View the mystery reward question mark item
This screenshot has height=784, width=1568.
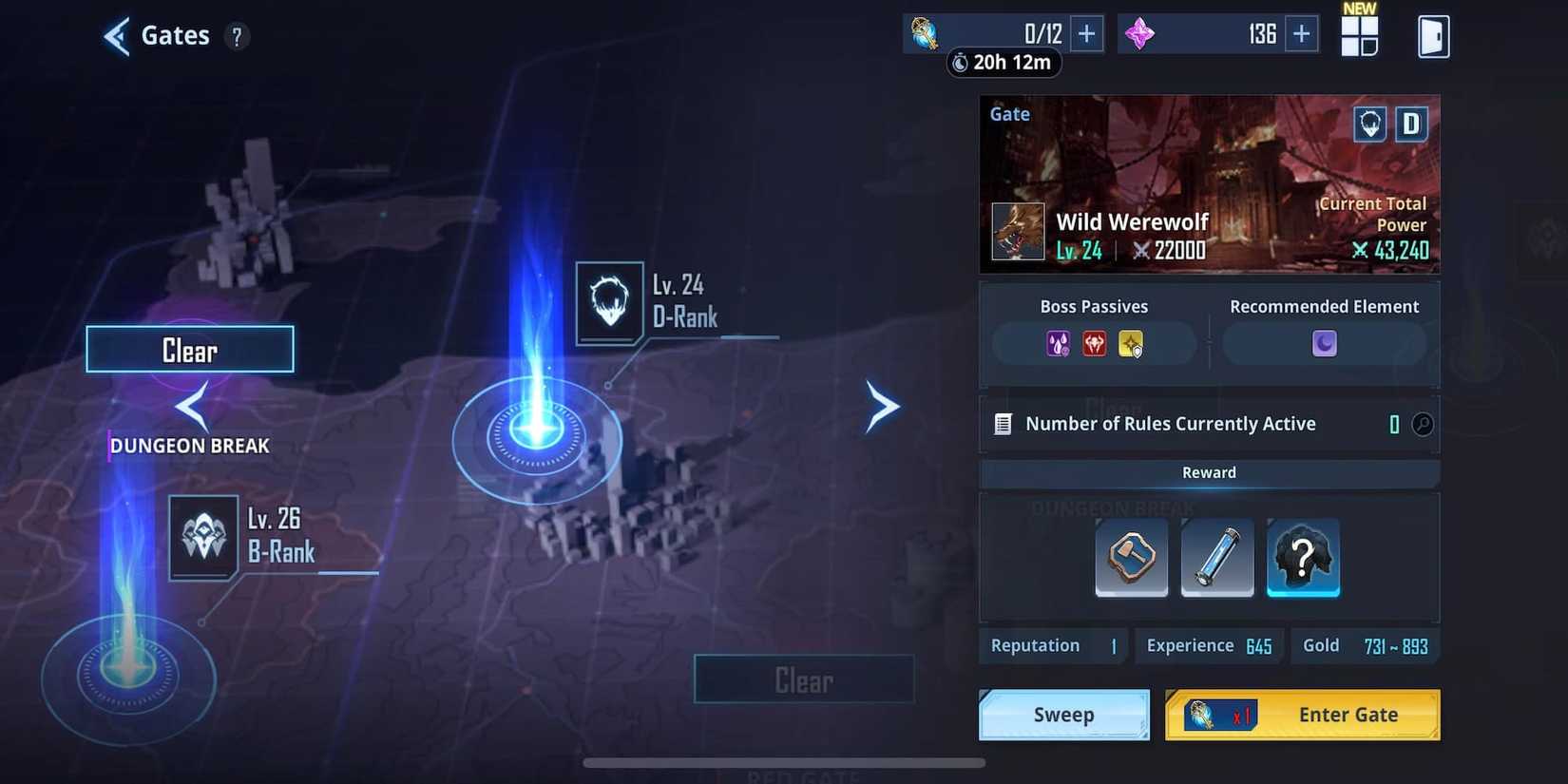pyautogui.click(x=1303, y=559)
